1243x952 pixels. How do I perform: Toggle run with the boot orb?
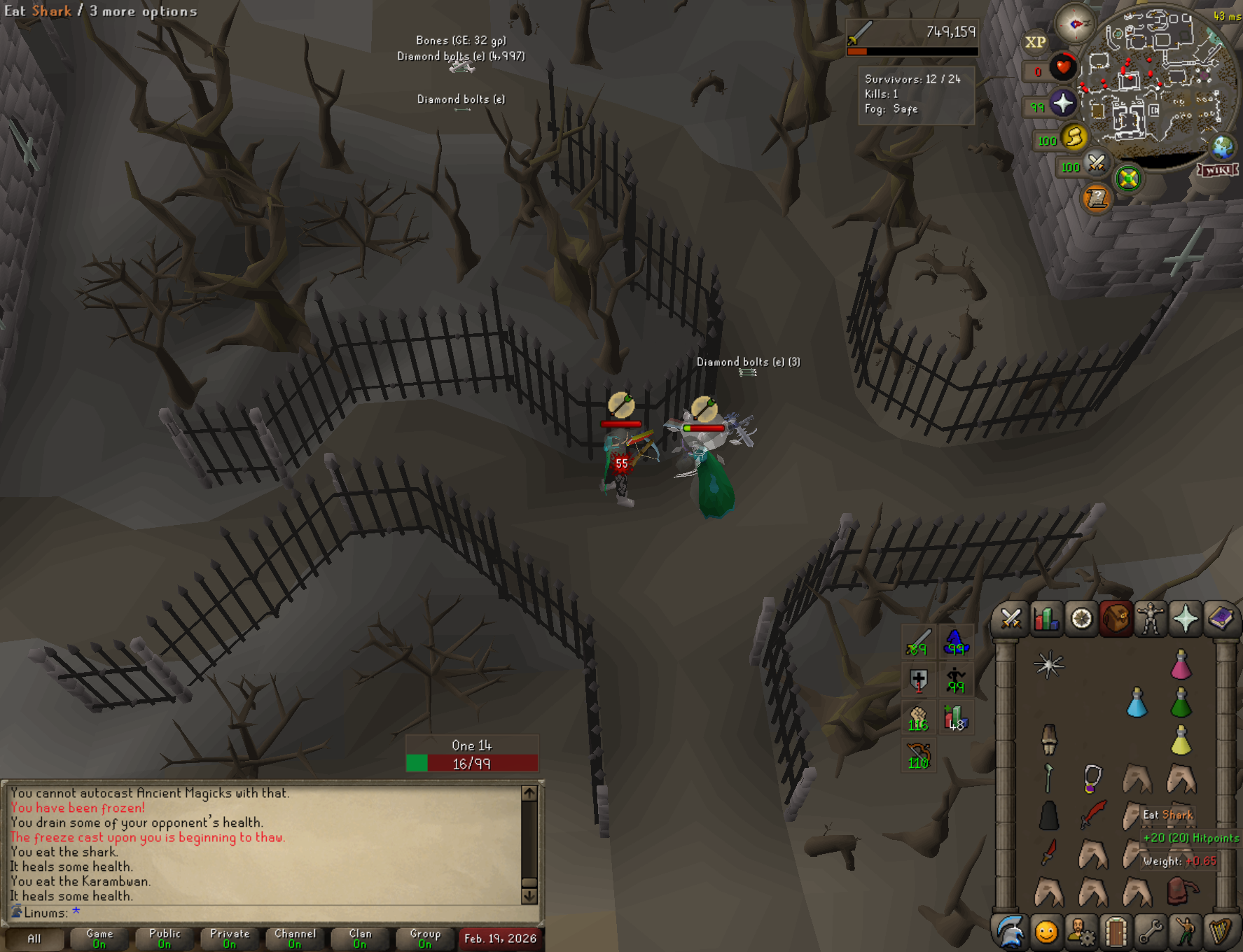point(1074,137)
